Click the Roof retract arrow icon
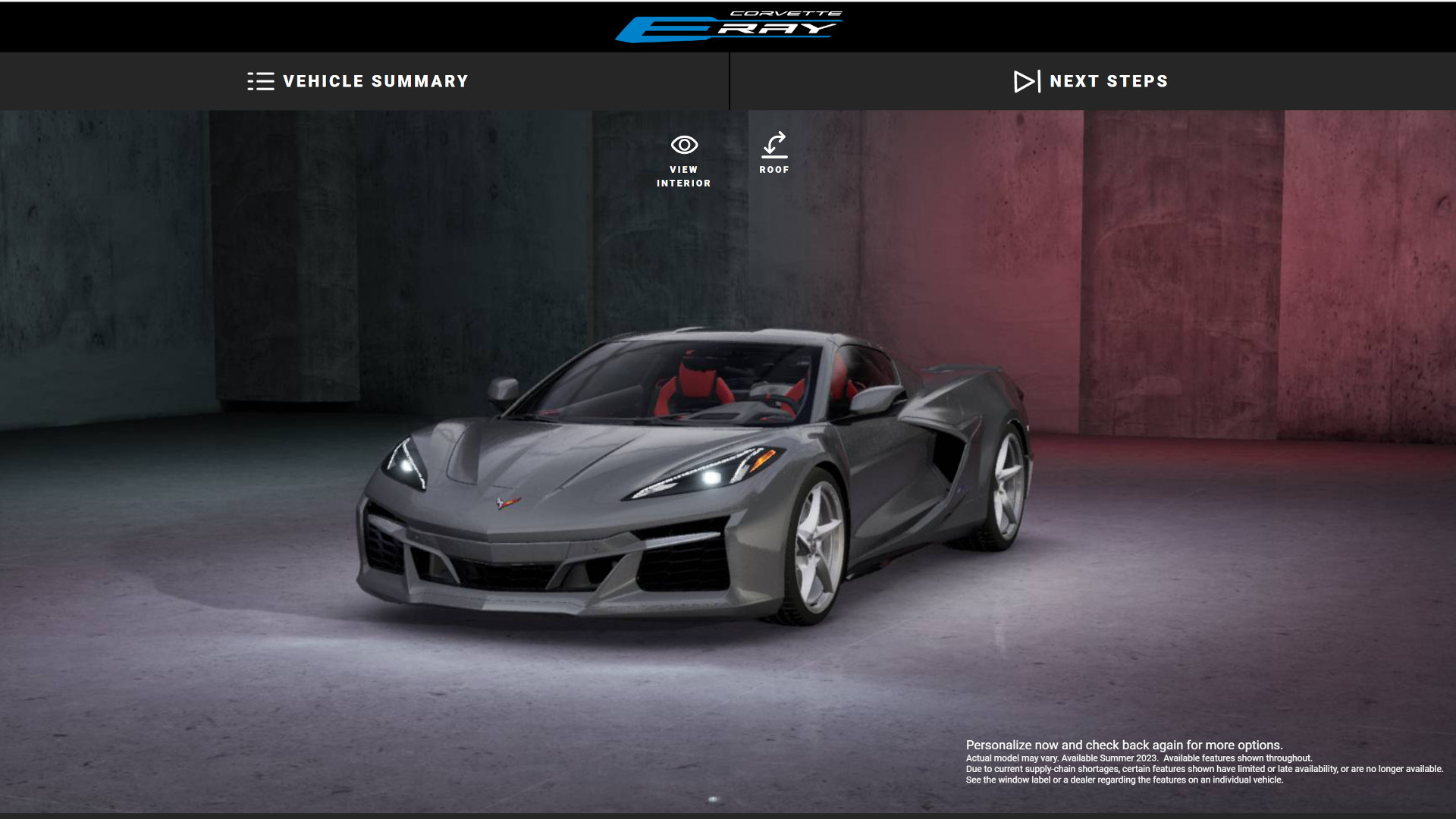This screenshot has width=1456, height=819. 775,144
